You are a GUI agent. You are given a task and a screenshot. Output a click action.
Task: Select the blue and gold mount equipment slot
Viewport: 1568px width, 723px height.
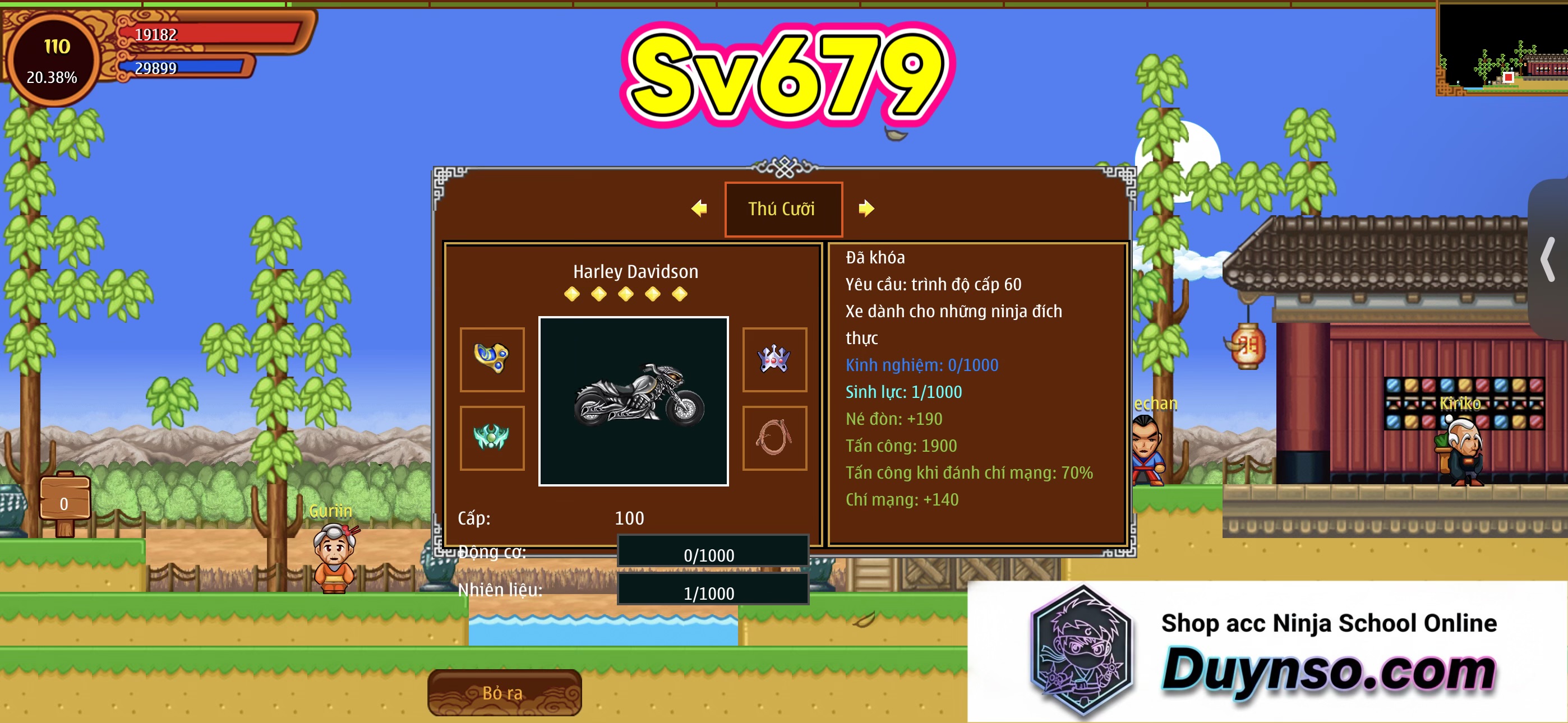coord(492,359)
